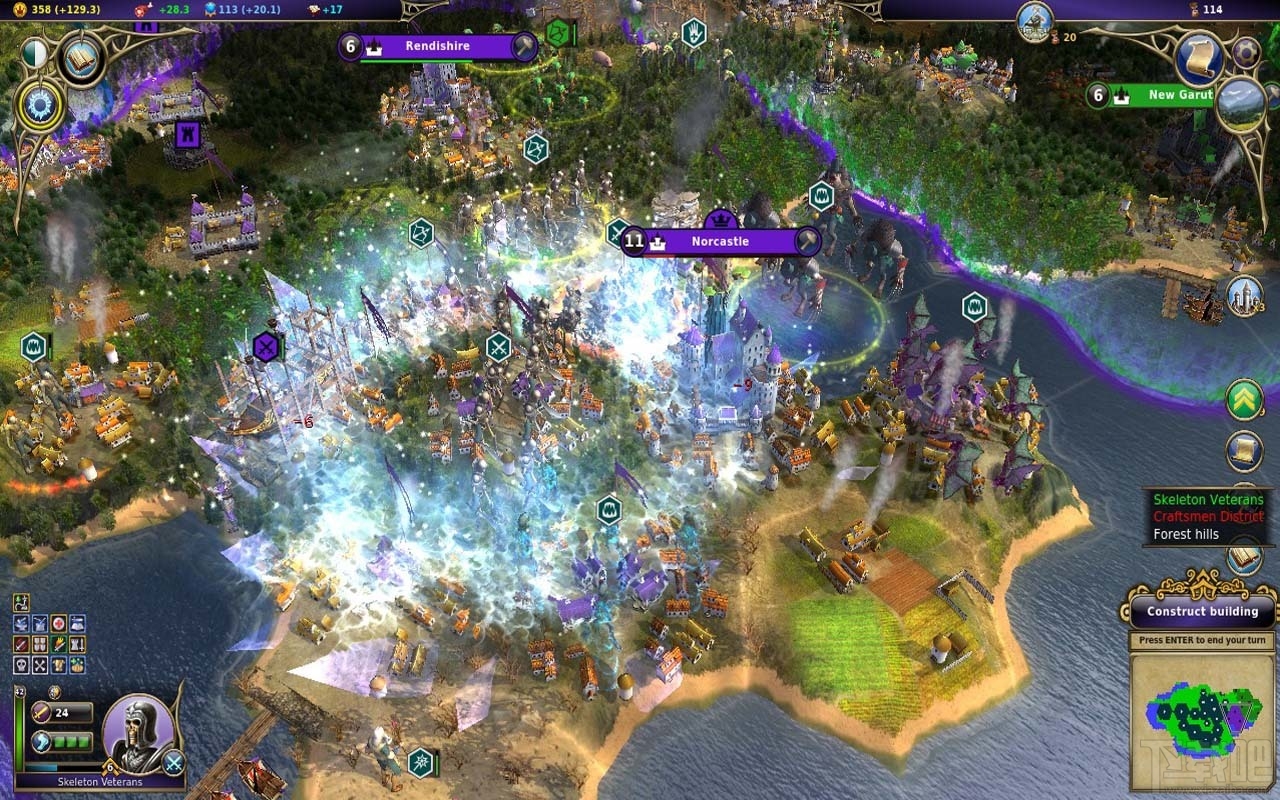Open the scroll notification on the right edge

[x=1245, y=452]
